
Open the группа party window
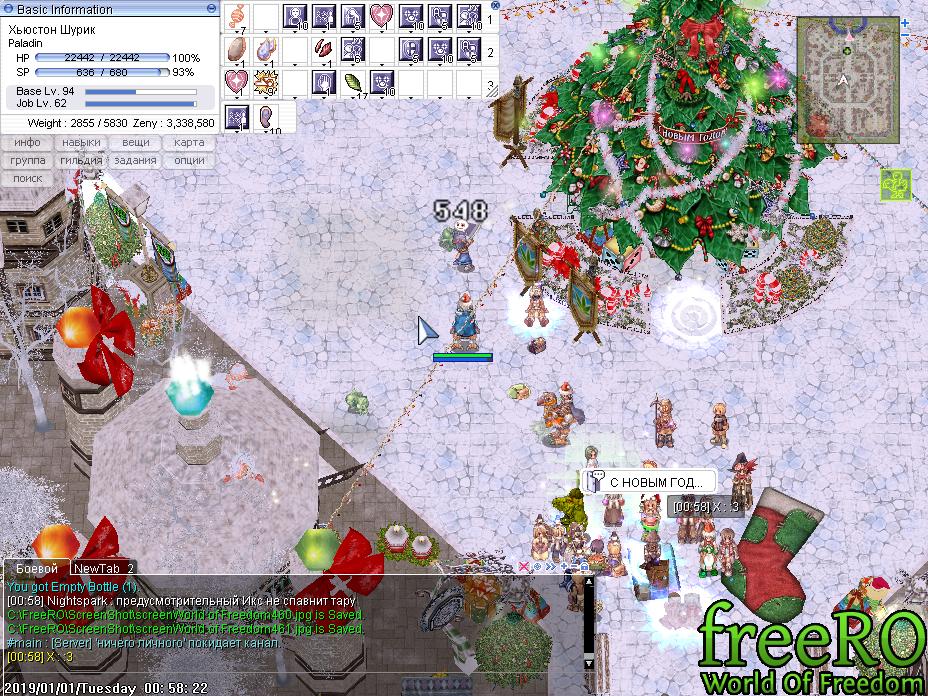pyautogui.click(x=27, y=160)
